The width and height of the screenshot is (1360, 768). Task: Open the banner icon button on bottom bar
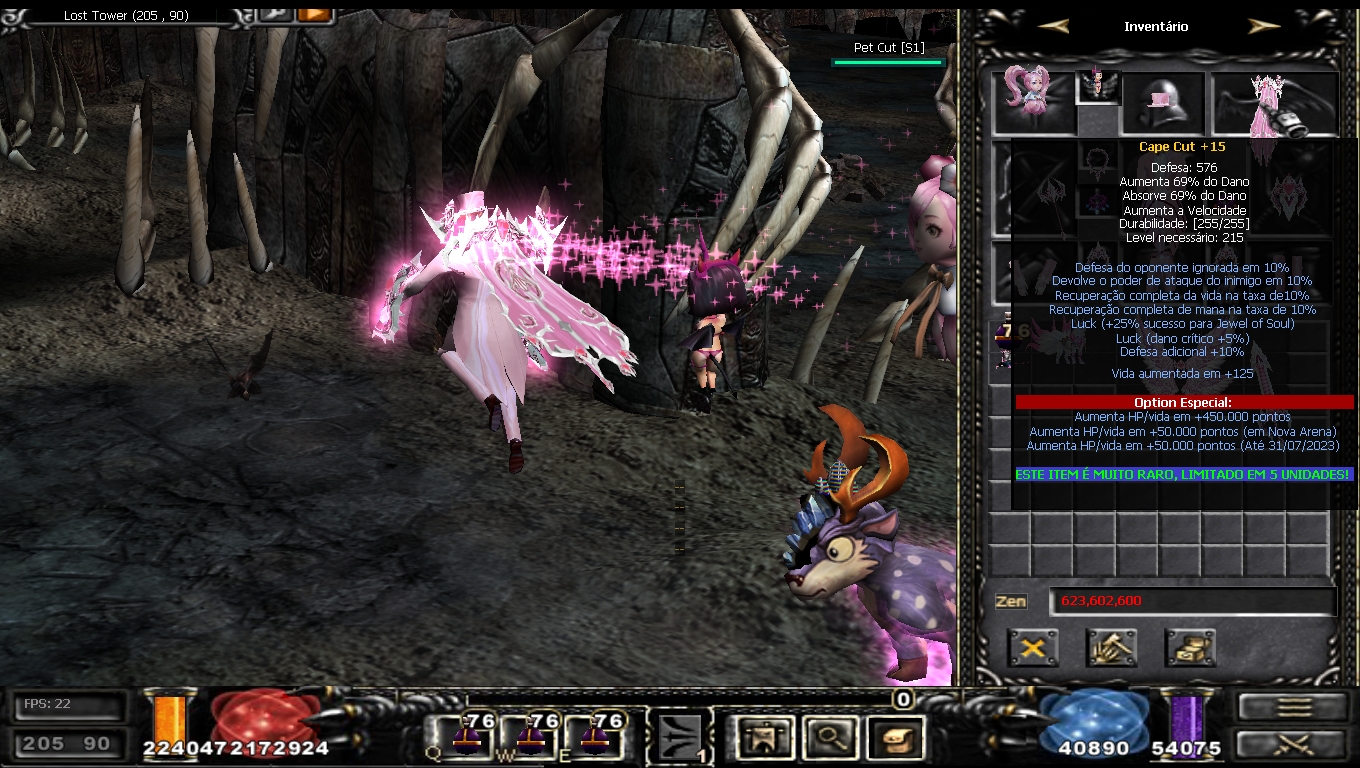(762, 738)
